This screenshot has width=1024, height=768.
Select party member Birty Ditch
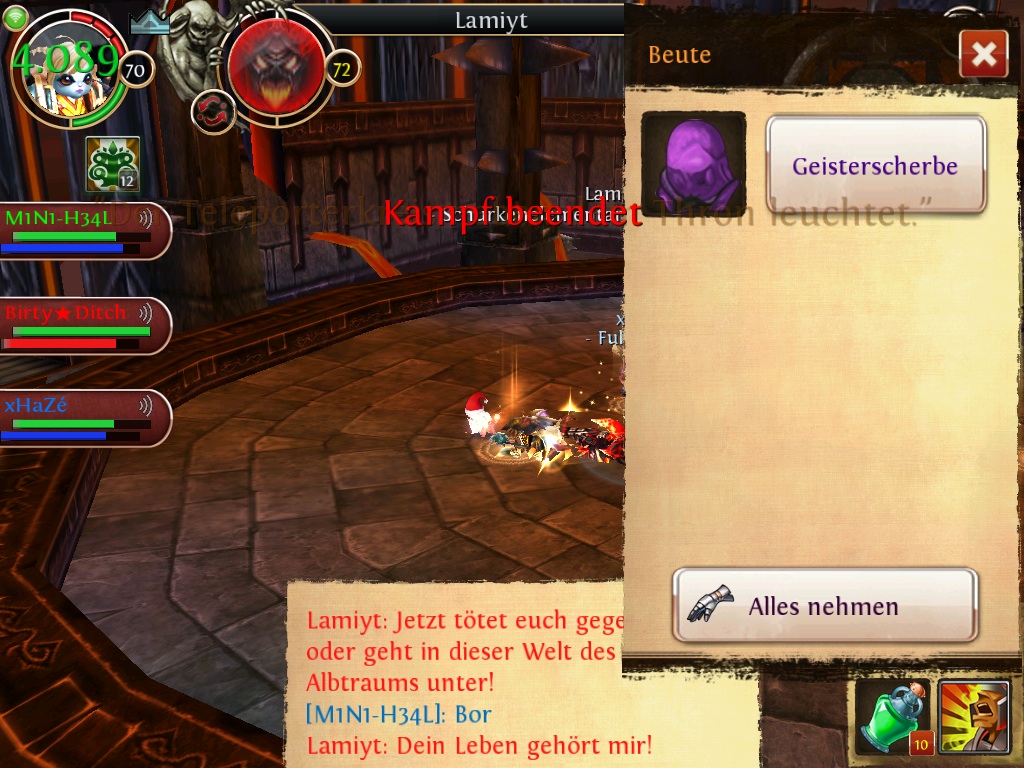tap(82, 325)
